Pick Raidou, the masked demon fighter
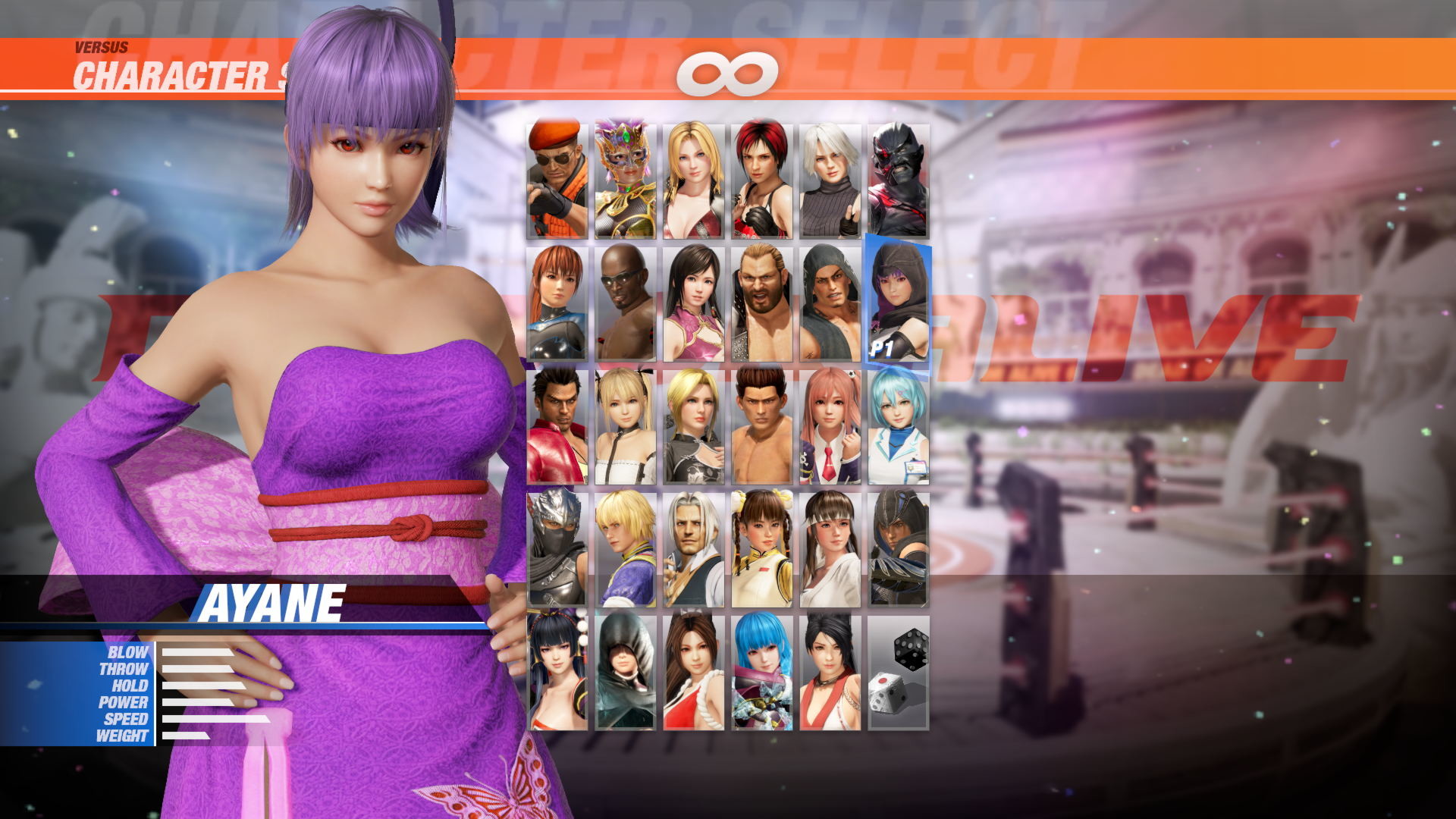1456x819 pixels. (899, 174)
